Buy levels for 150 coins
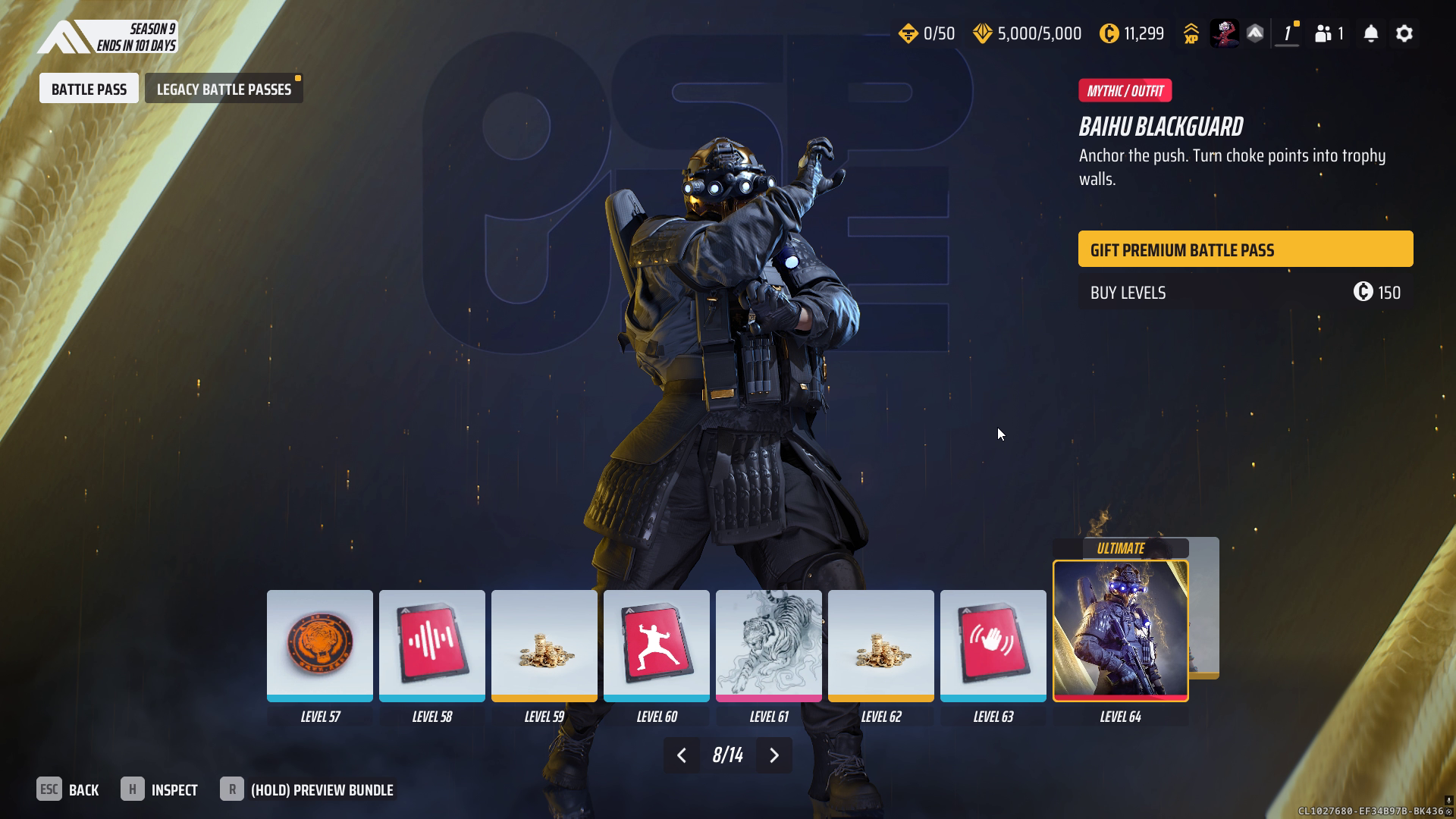 1245,293
